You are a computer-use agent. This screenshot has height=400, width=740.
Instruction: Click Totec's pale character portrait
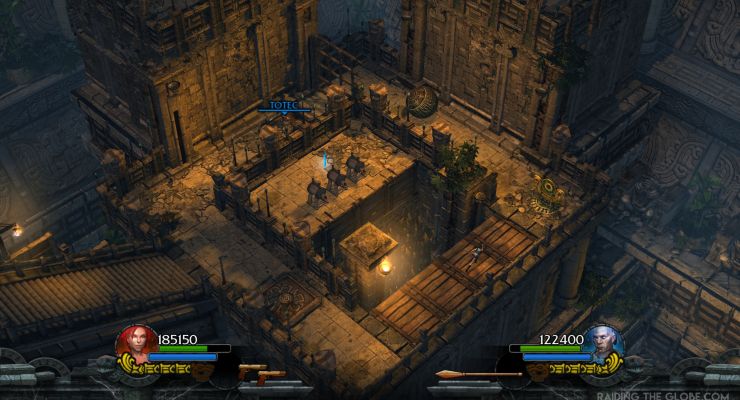tap(603, 343)
